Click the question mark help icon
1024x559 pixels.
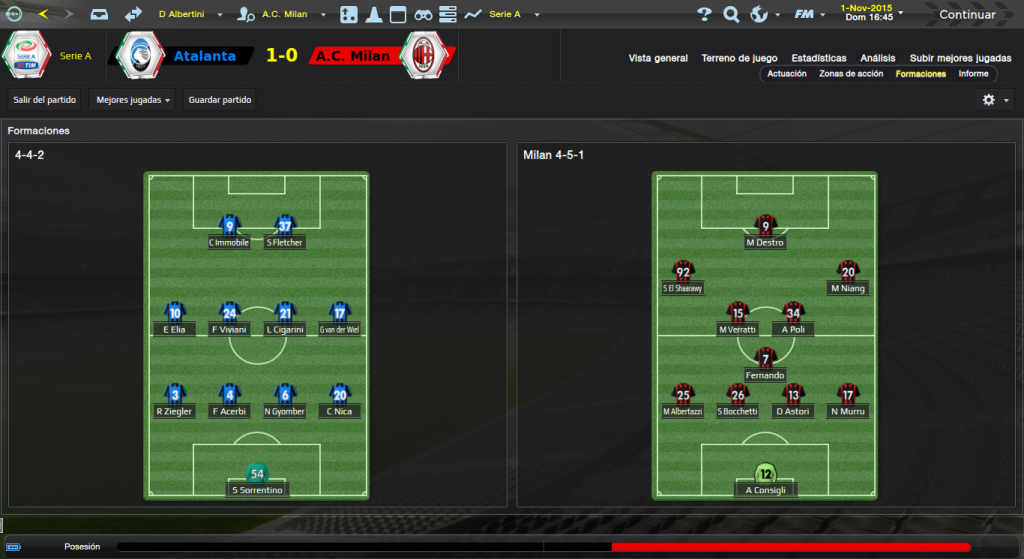704,15
